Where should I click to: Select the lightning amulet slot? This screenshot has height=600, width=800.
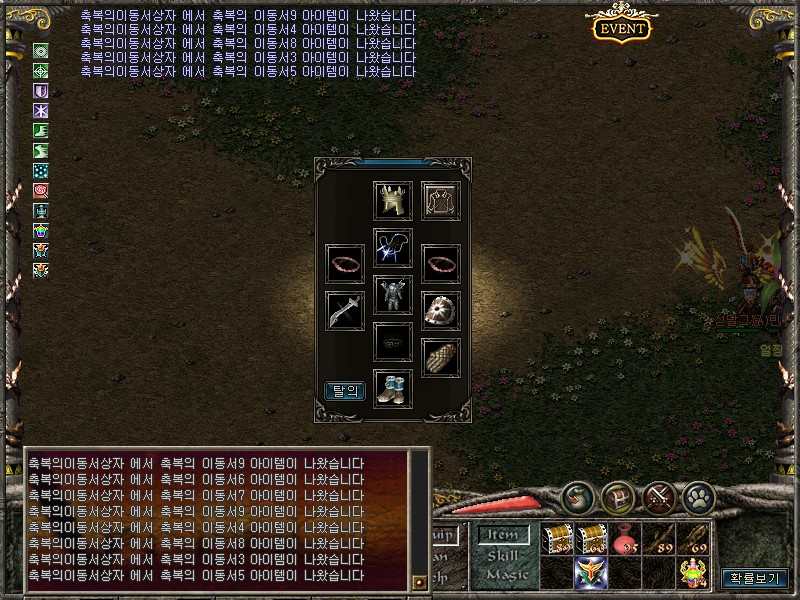coord(393,248)
